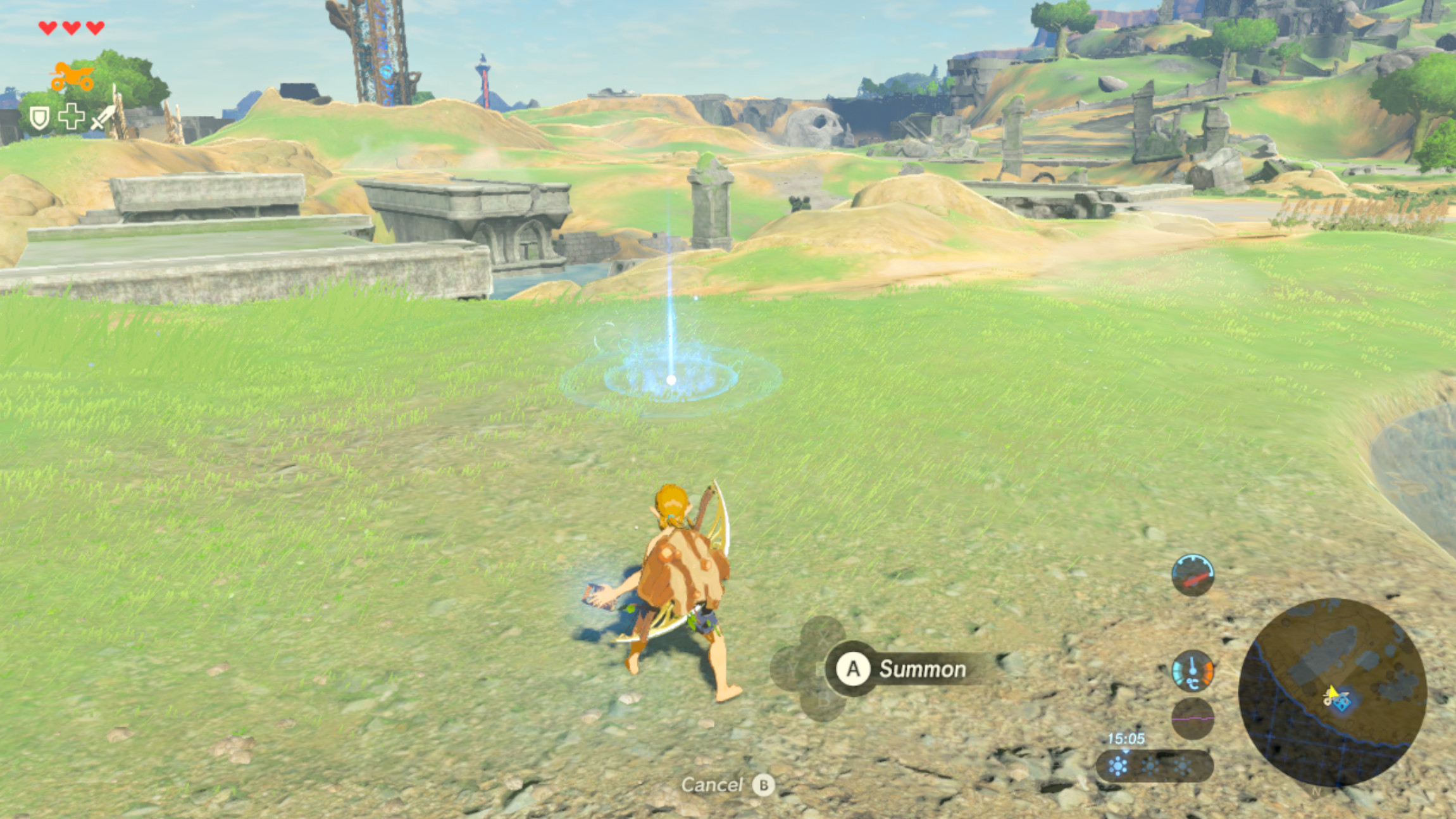Click the third red heart container

(x=94, y=28)
